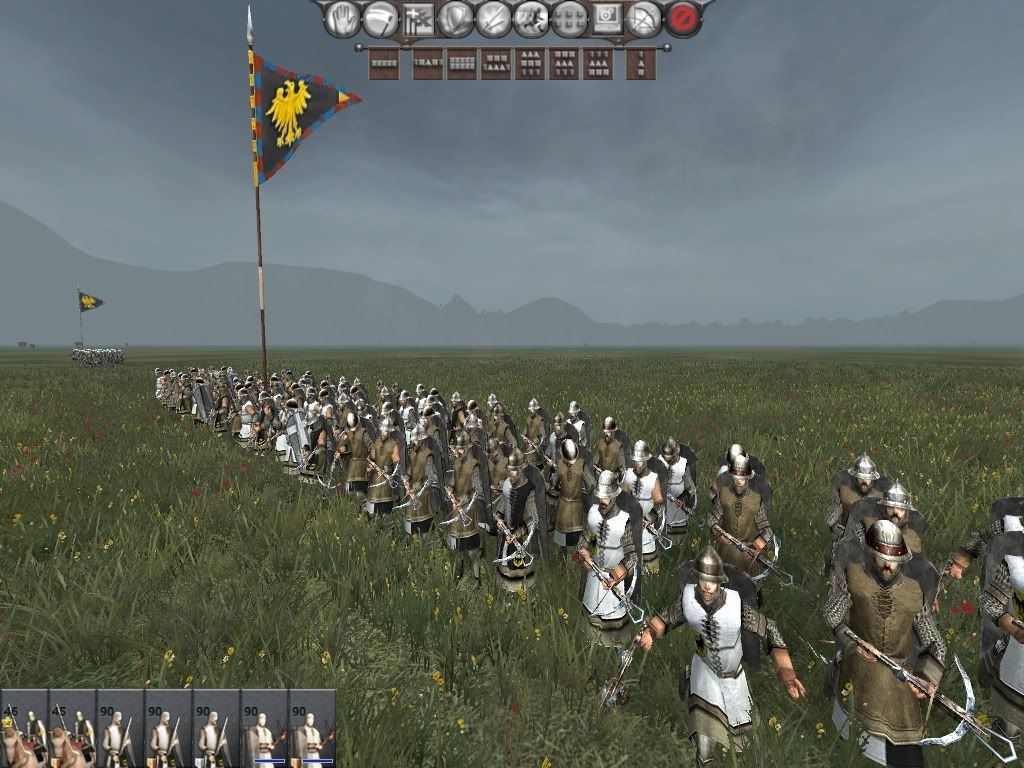The width and height of the screenshot is (1024, 768).
Task: Select the cavalry unit card showing 45
Action: click(x=72, y=728)
